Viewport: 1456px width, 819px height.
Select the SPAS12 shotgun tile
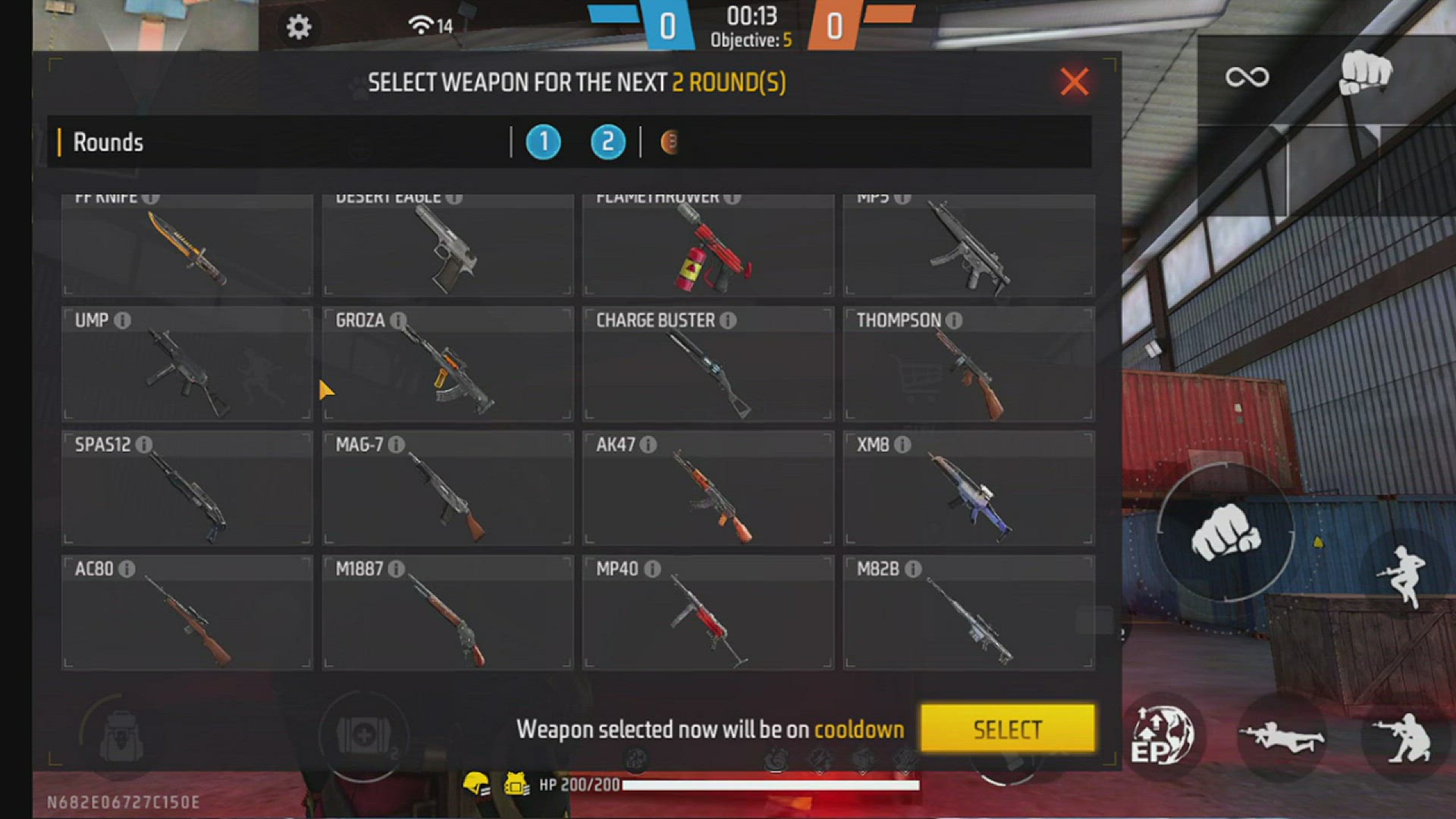(187, 488)
